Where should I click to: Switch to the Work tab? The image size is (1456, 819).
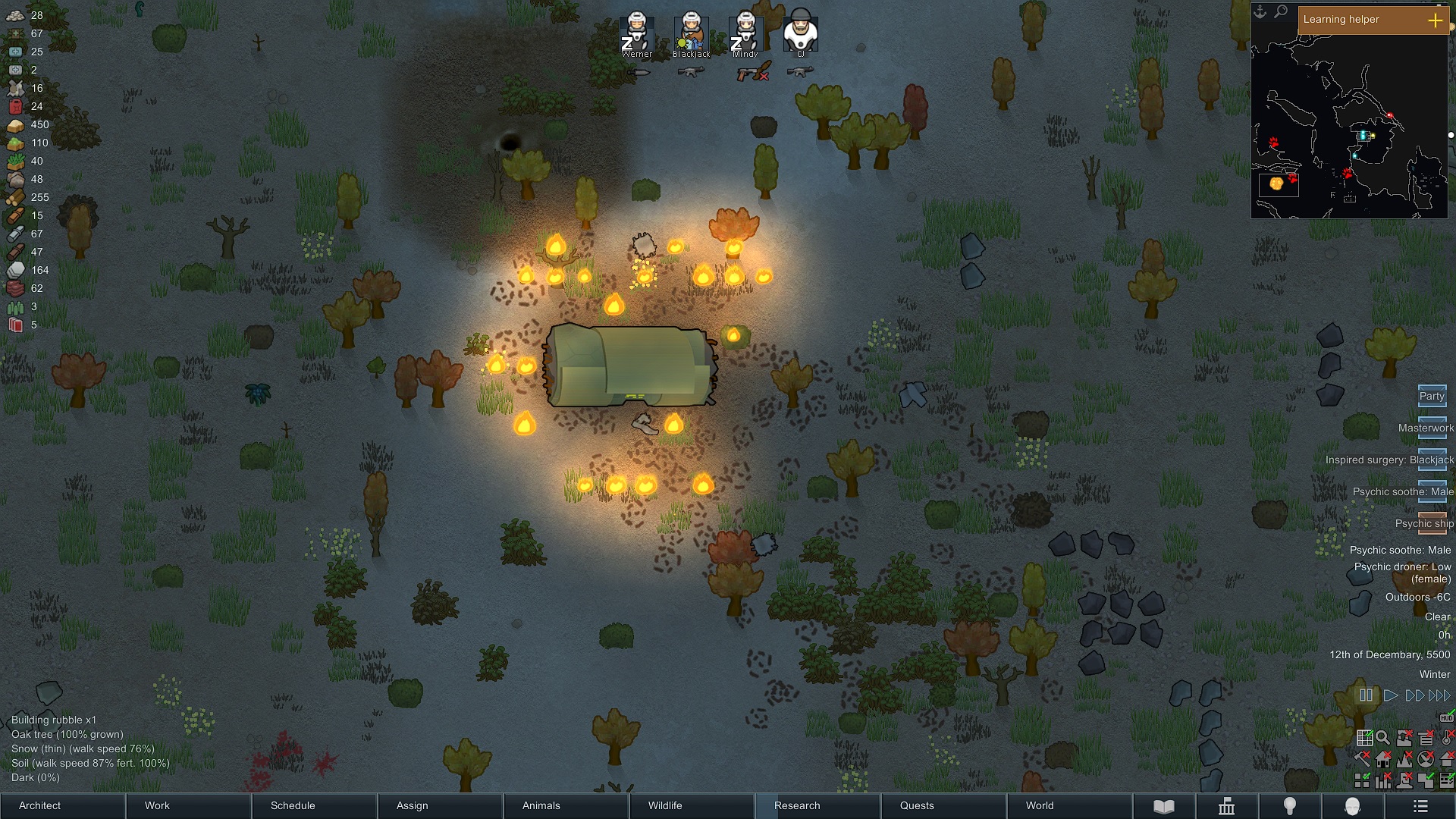click(x=187, y=805)
